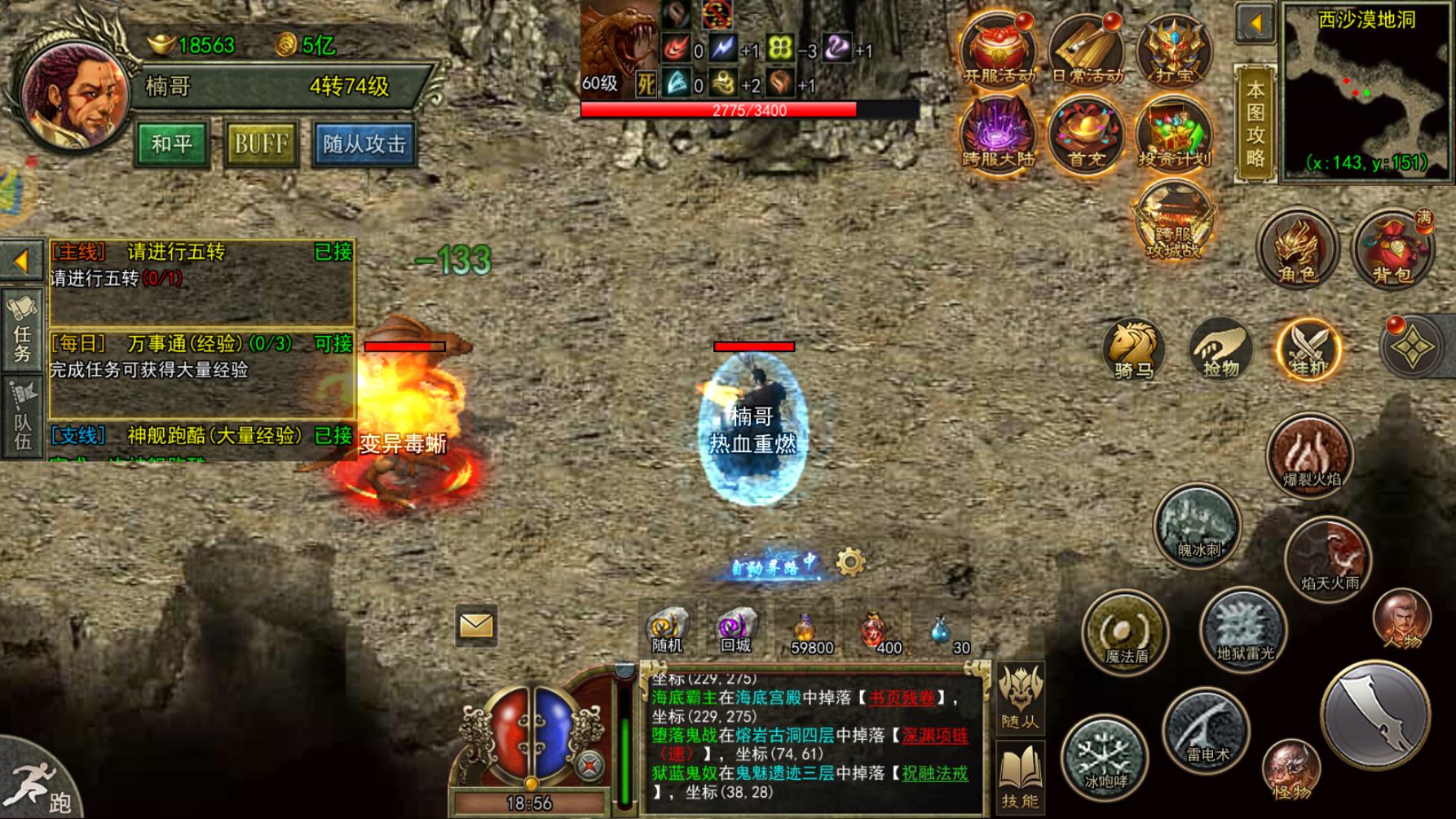The image size is (1456, 819).
Task: Open the mail envelope
Action: (476, 625)
